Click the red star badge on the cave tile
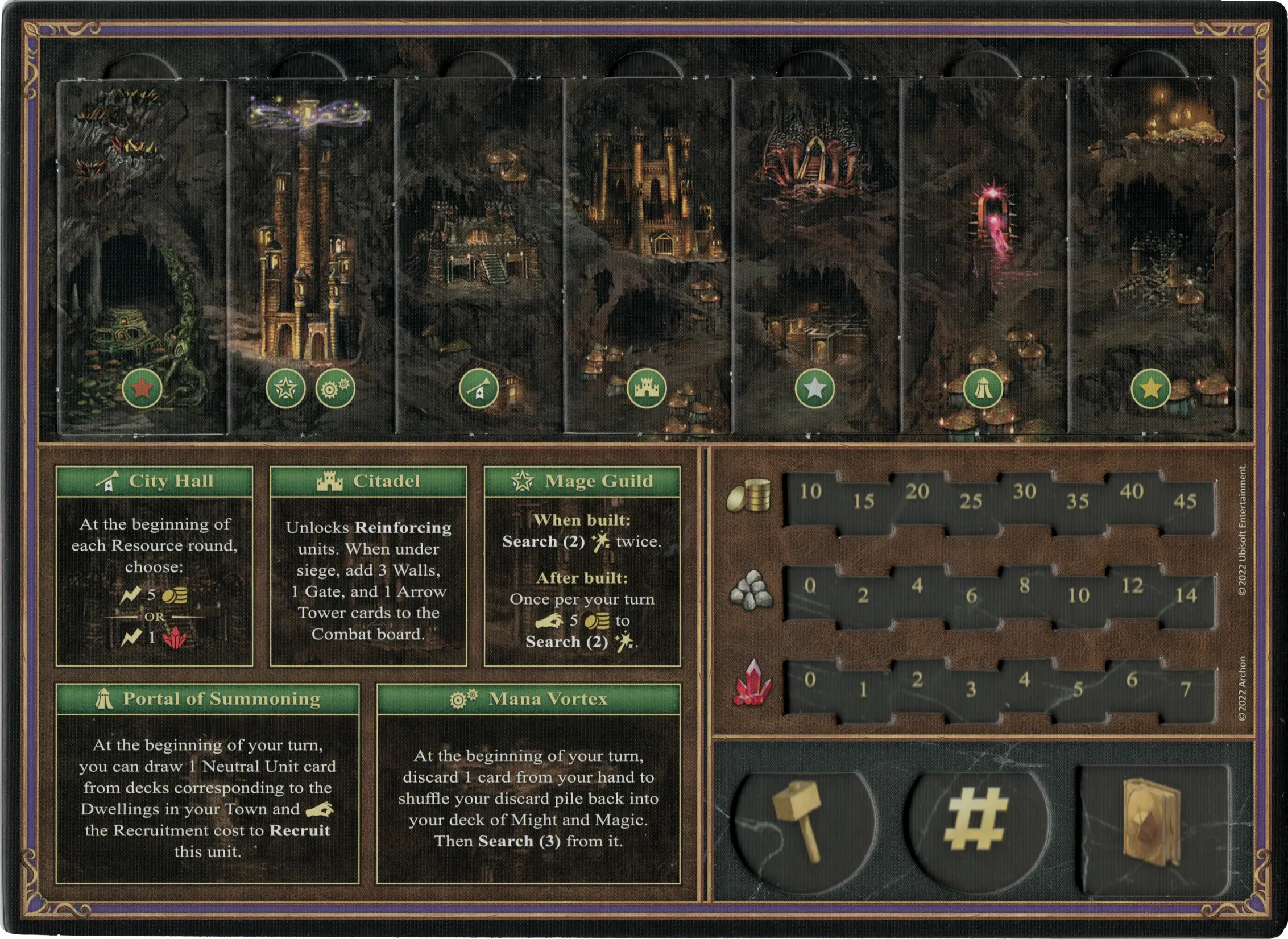 tap(142, 389)
